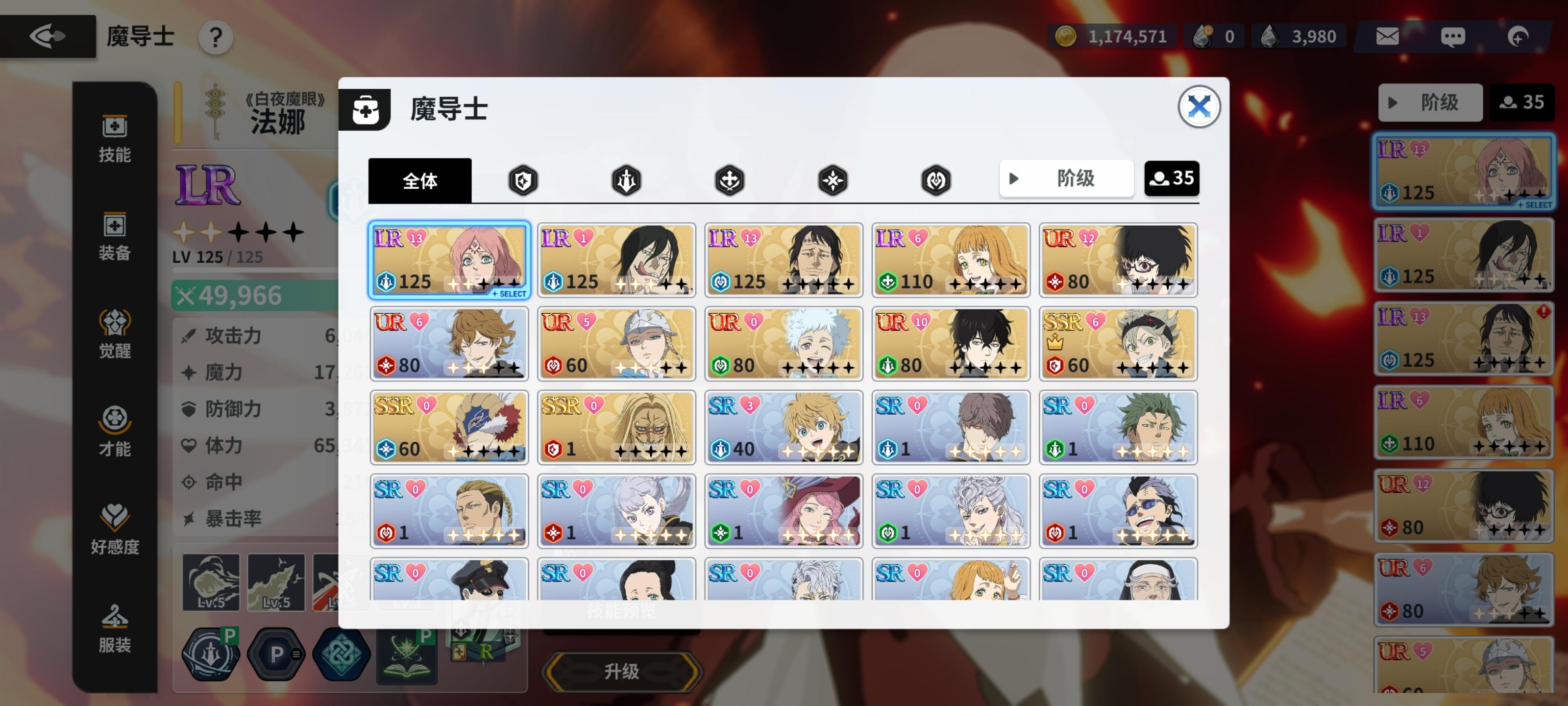Screen dimensions: 1568x706
Task: Switch to the 全体 tab
Action: (x=419, y=180)
